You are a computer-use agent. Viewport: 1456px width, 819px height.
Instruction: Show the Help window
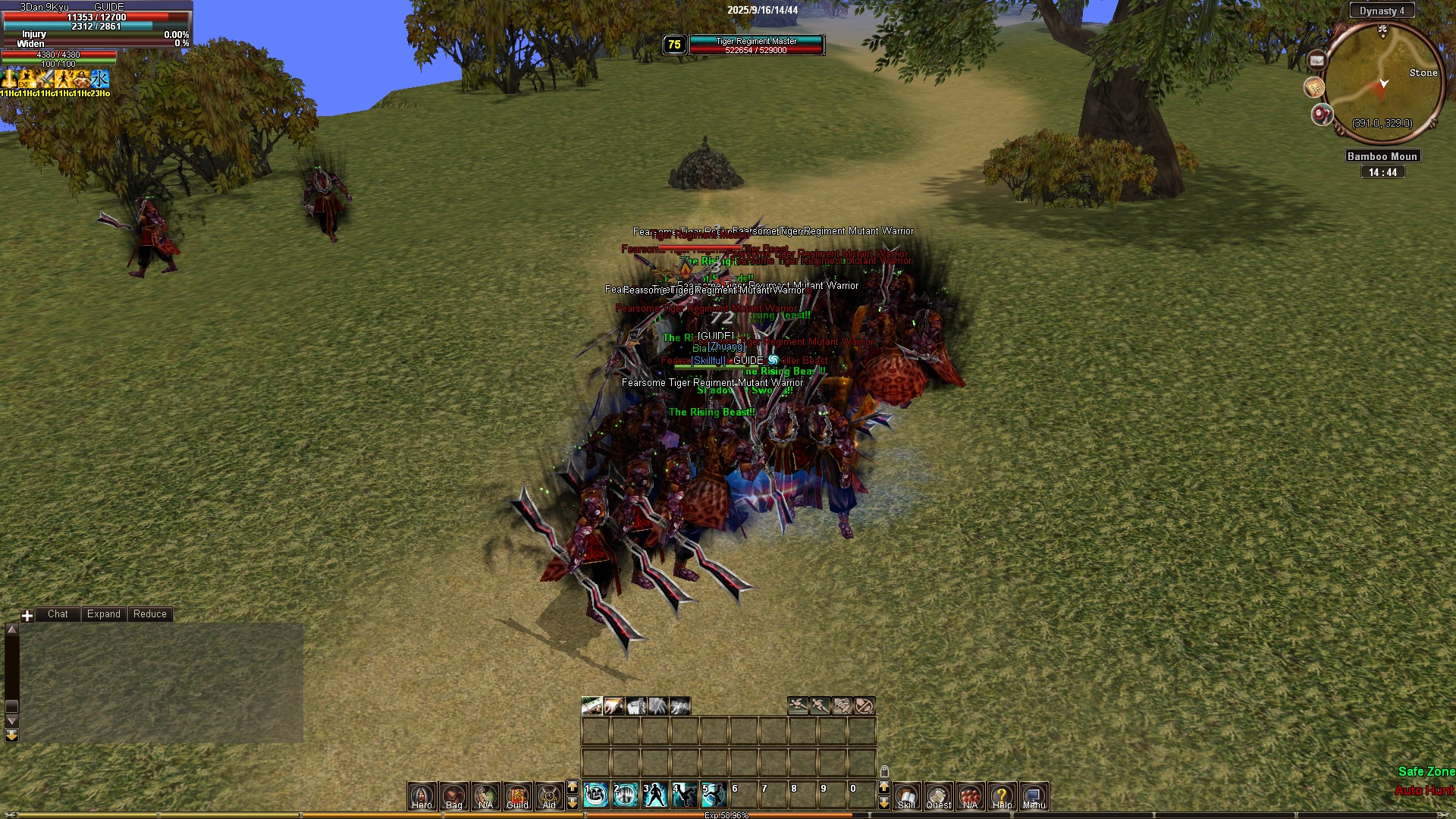tap(1002, 795)
